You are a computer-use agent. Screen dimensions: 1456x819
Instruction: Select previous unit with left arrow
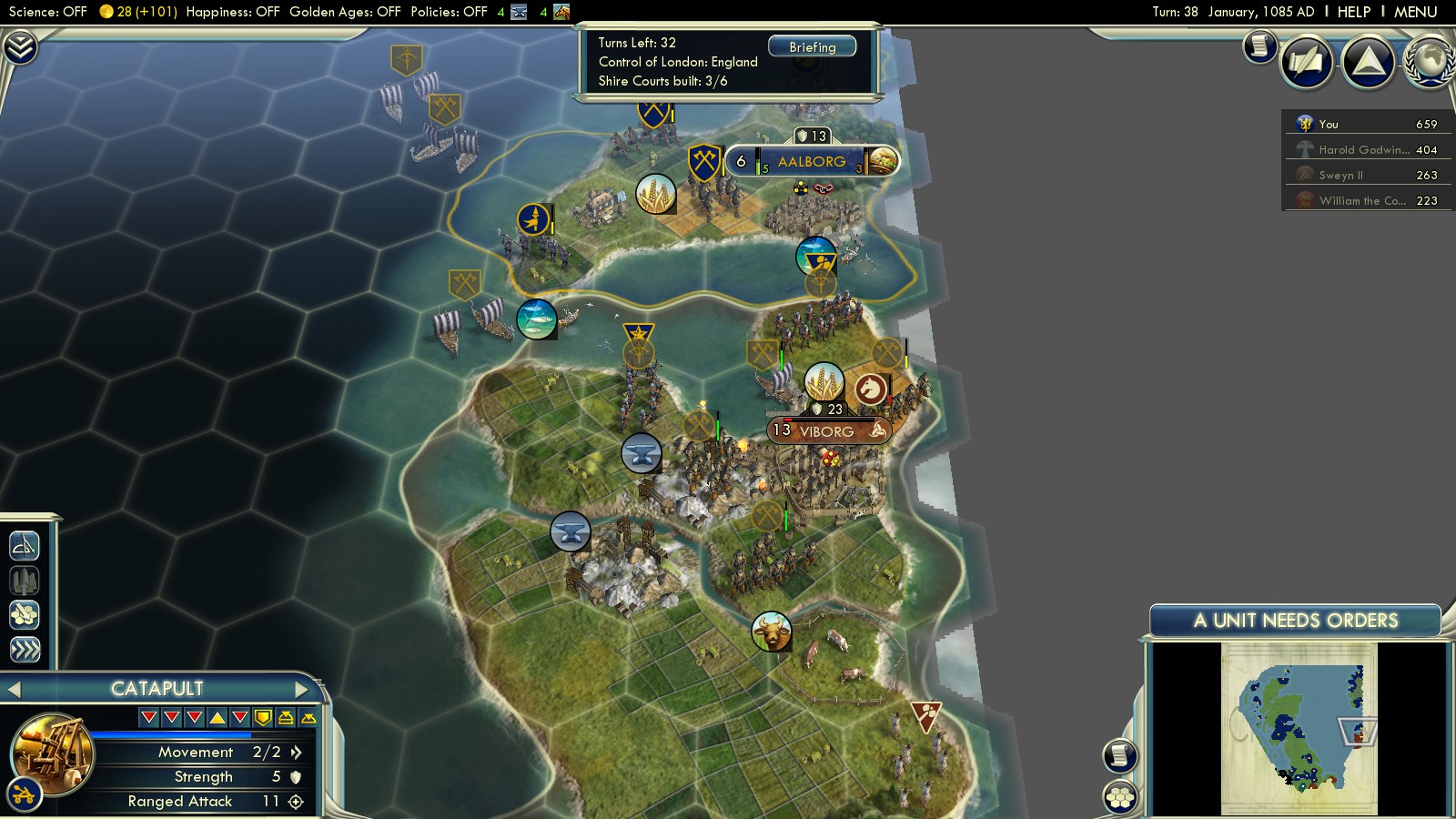tap(15, 689)
